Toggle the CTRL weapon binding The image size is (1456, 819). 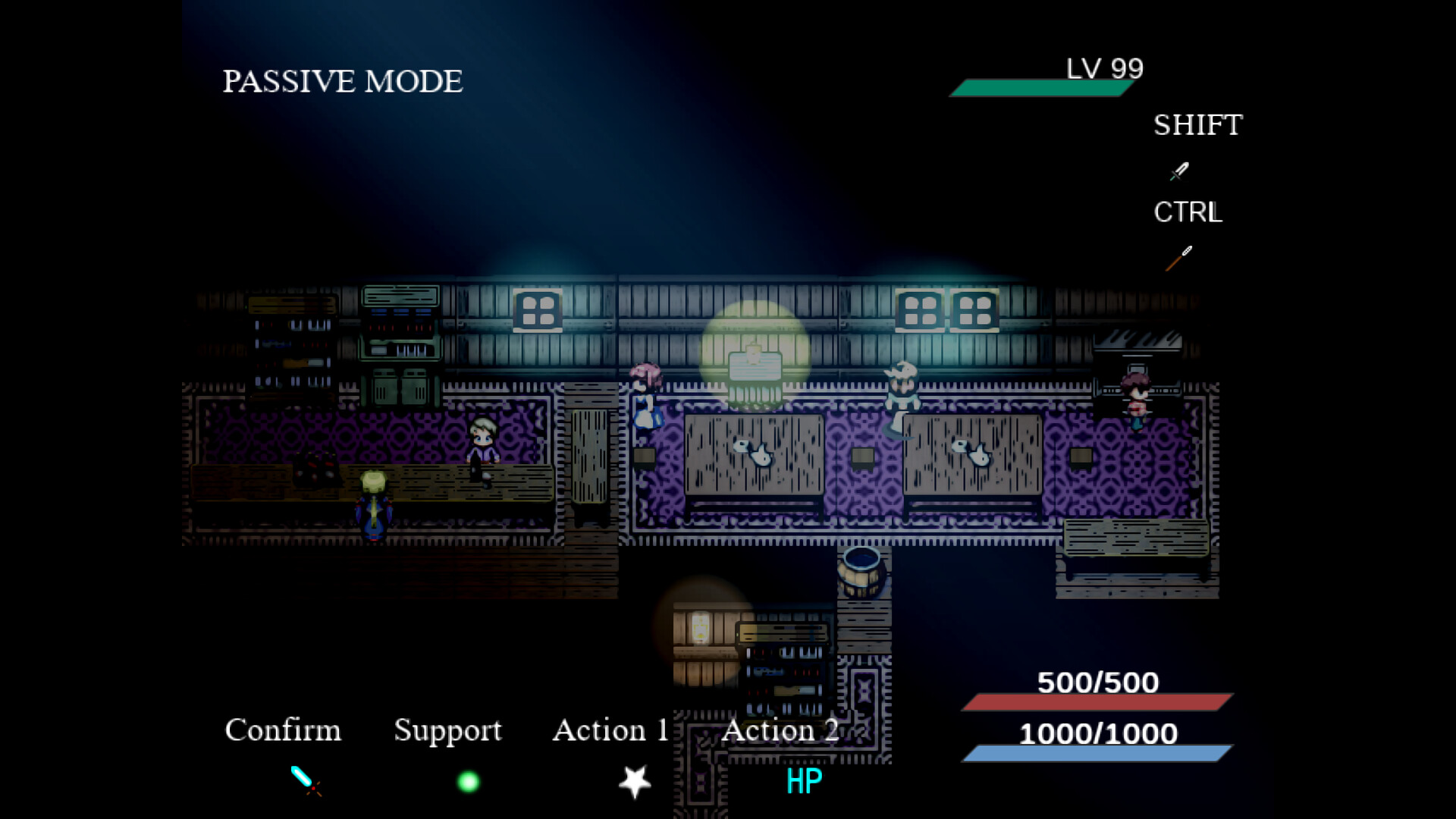[1186, 212]
